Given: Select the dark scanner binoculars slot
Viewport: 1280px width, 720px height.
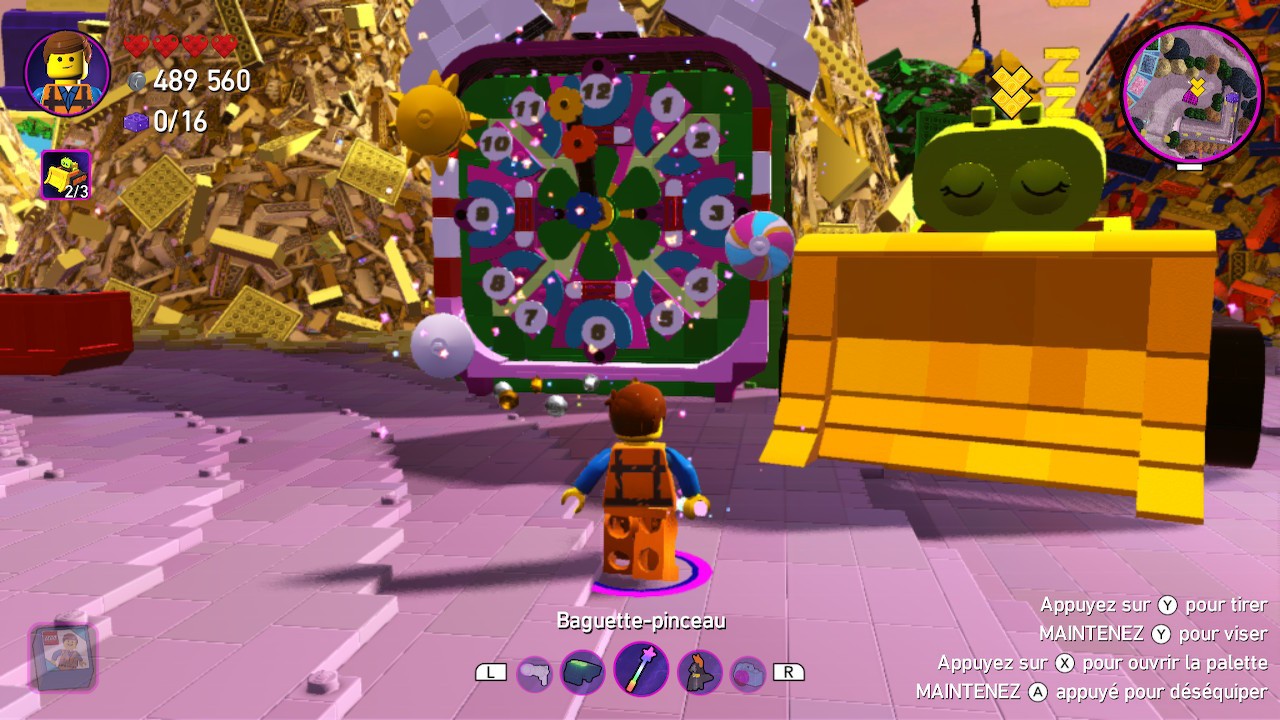Looking at the screenshot, I should point(582,672).
